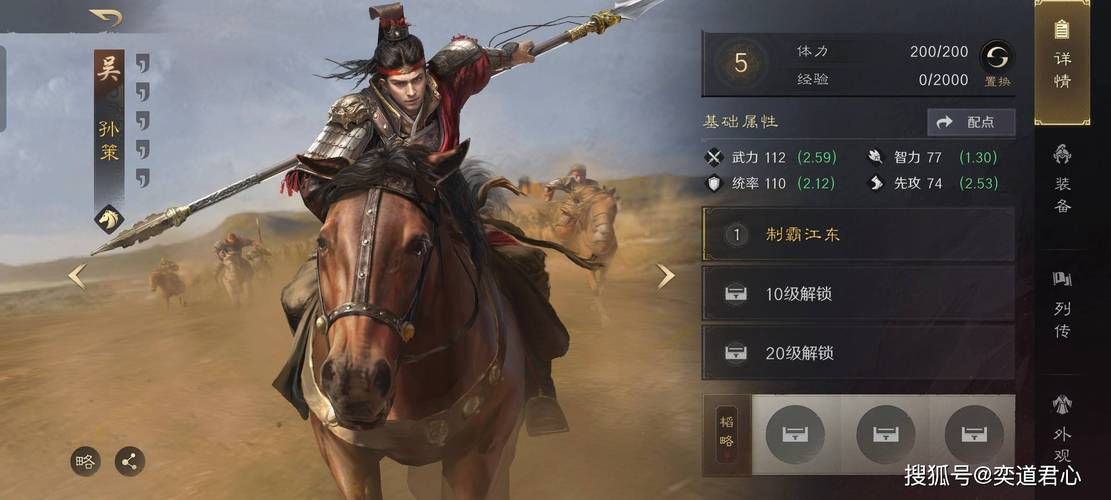Image resolution: width=1111 pixels, height=500 pixels.
Task: Open the 装备 equipment tab
Action: [x=1062, y=180]
